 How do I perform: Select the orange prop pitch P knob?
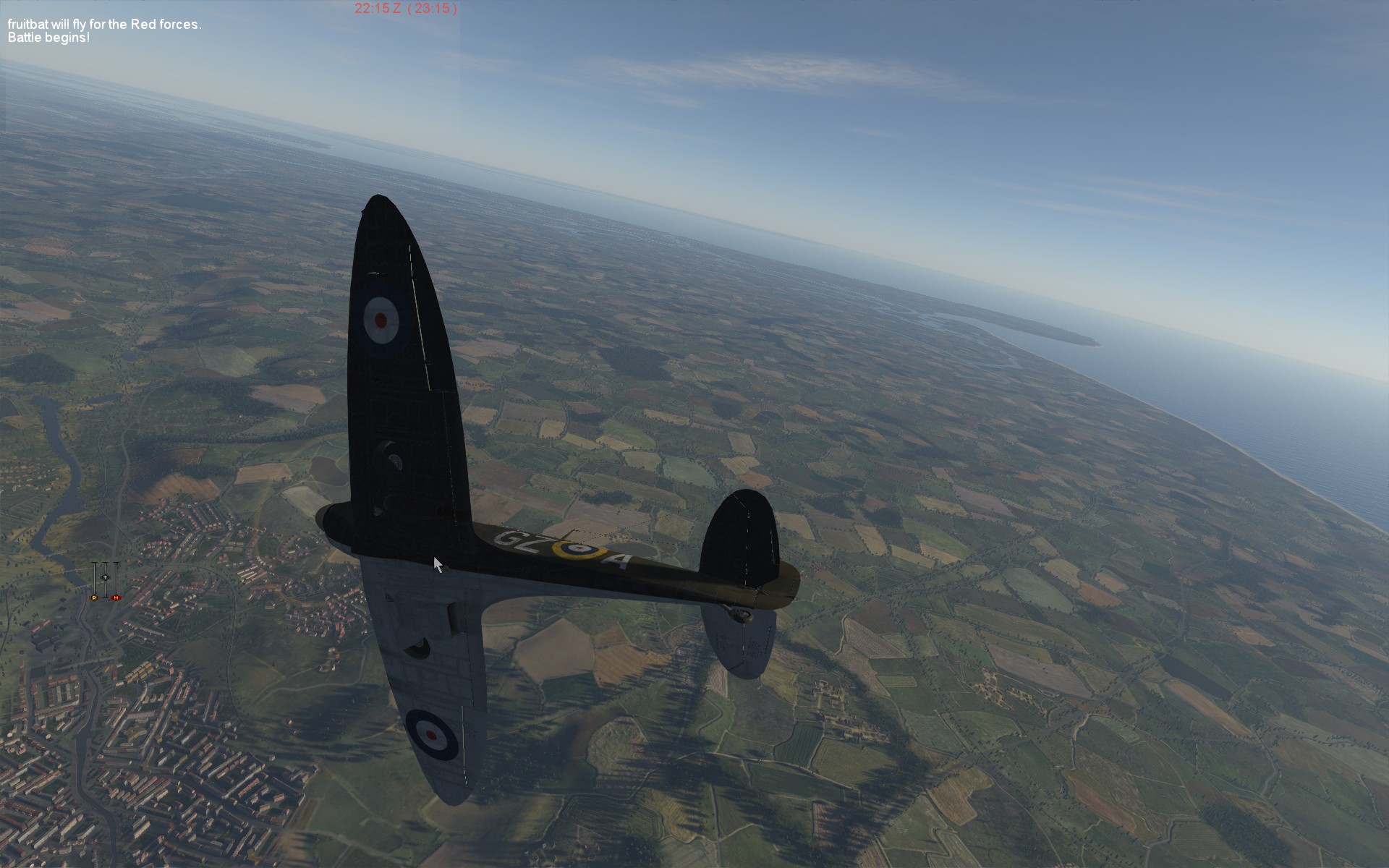coord(94,597)
